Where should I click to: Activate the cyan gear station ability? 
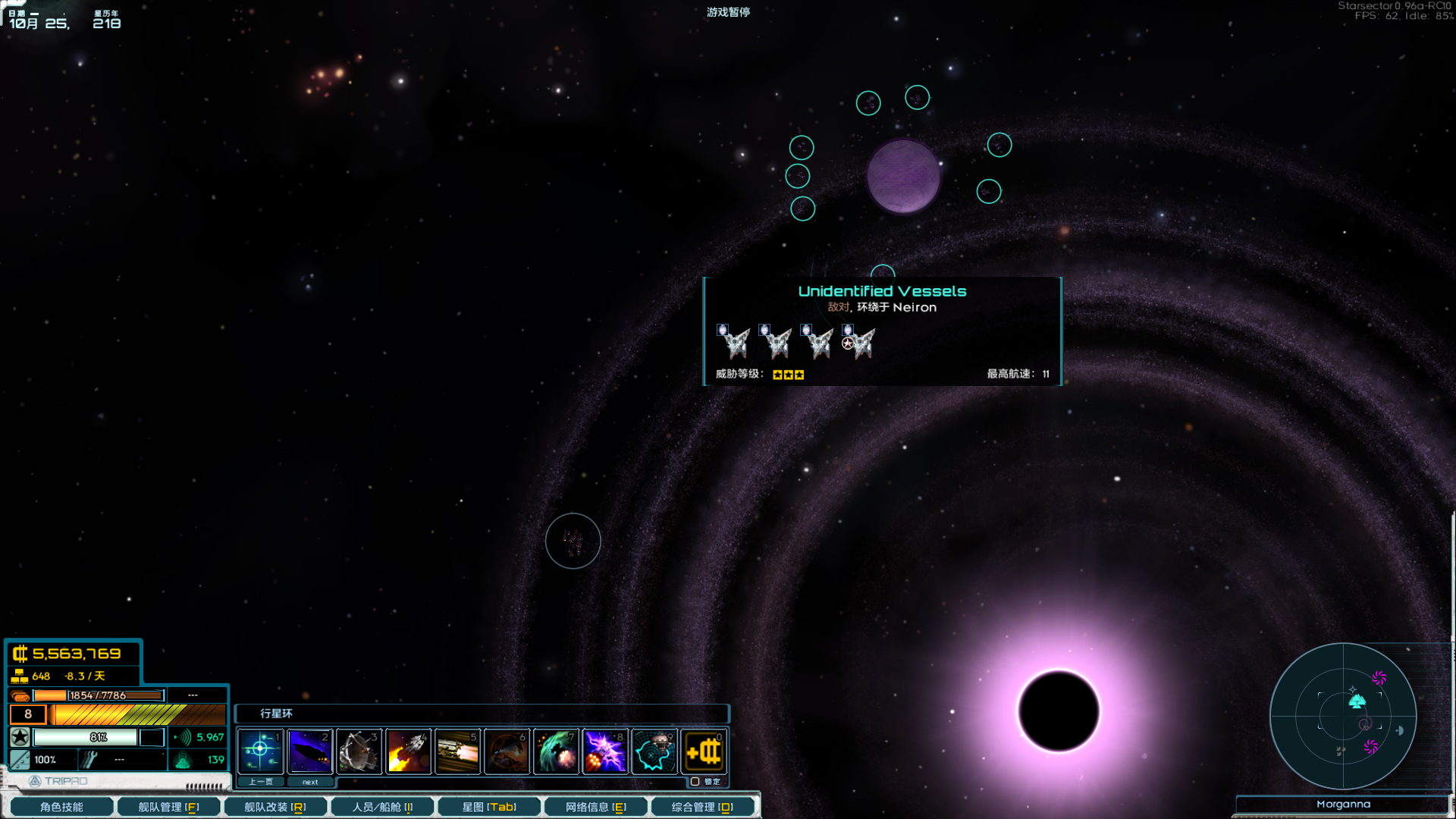tap(654, 752)
